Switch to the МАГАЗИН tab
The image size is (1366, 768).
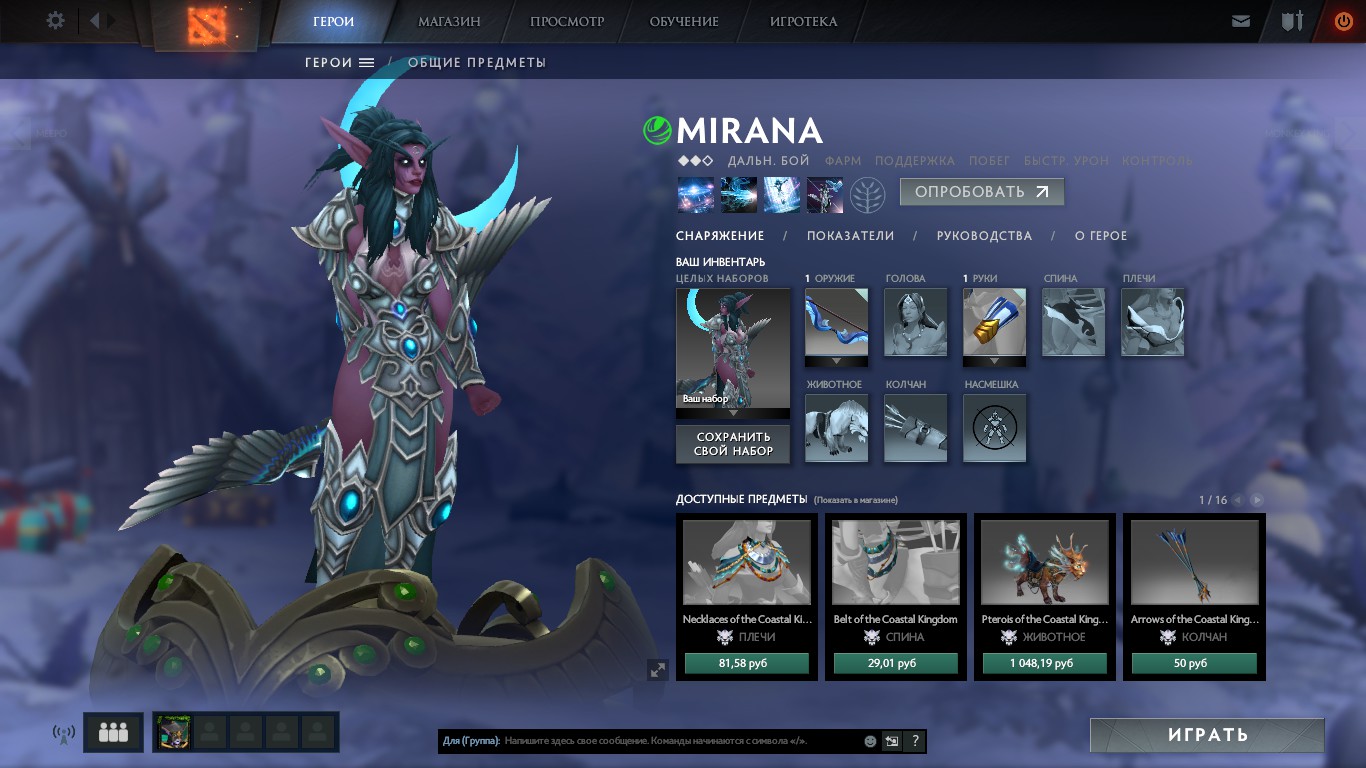[x=449, y=21]
